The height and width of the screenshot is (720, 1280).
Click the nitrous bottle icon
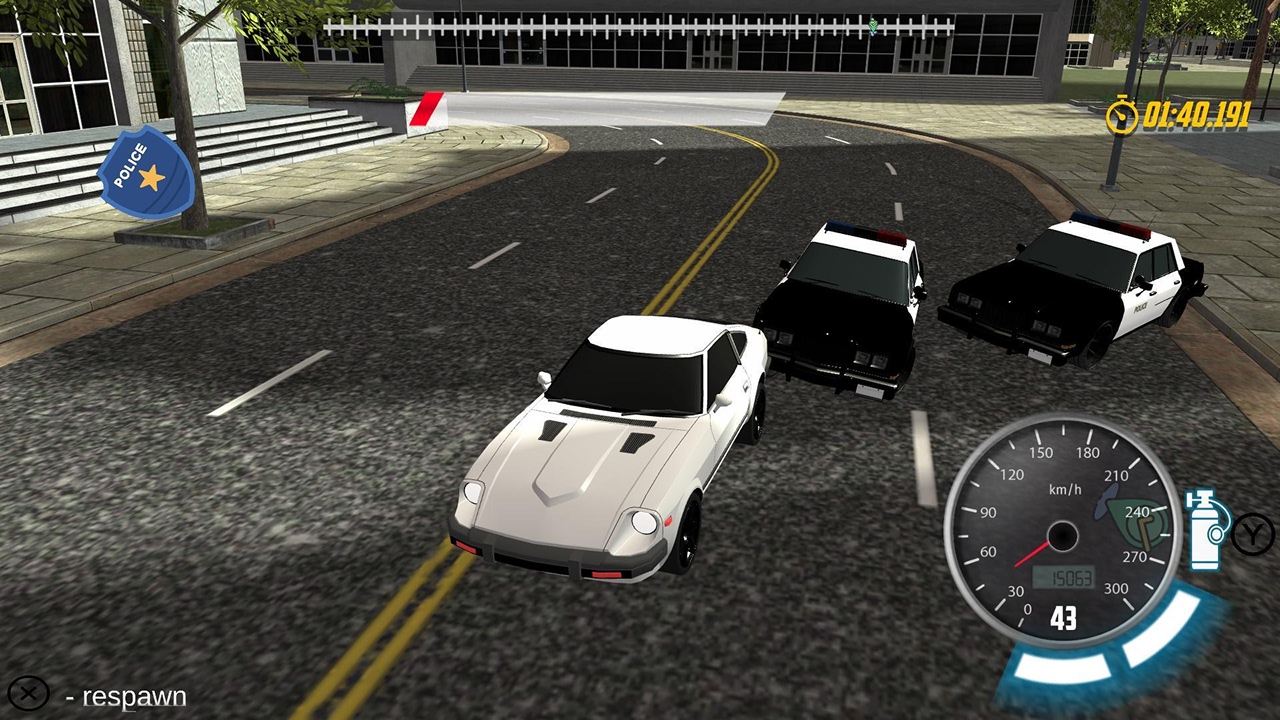(1205, 528)
